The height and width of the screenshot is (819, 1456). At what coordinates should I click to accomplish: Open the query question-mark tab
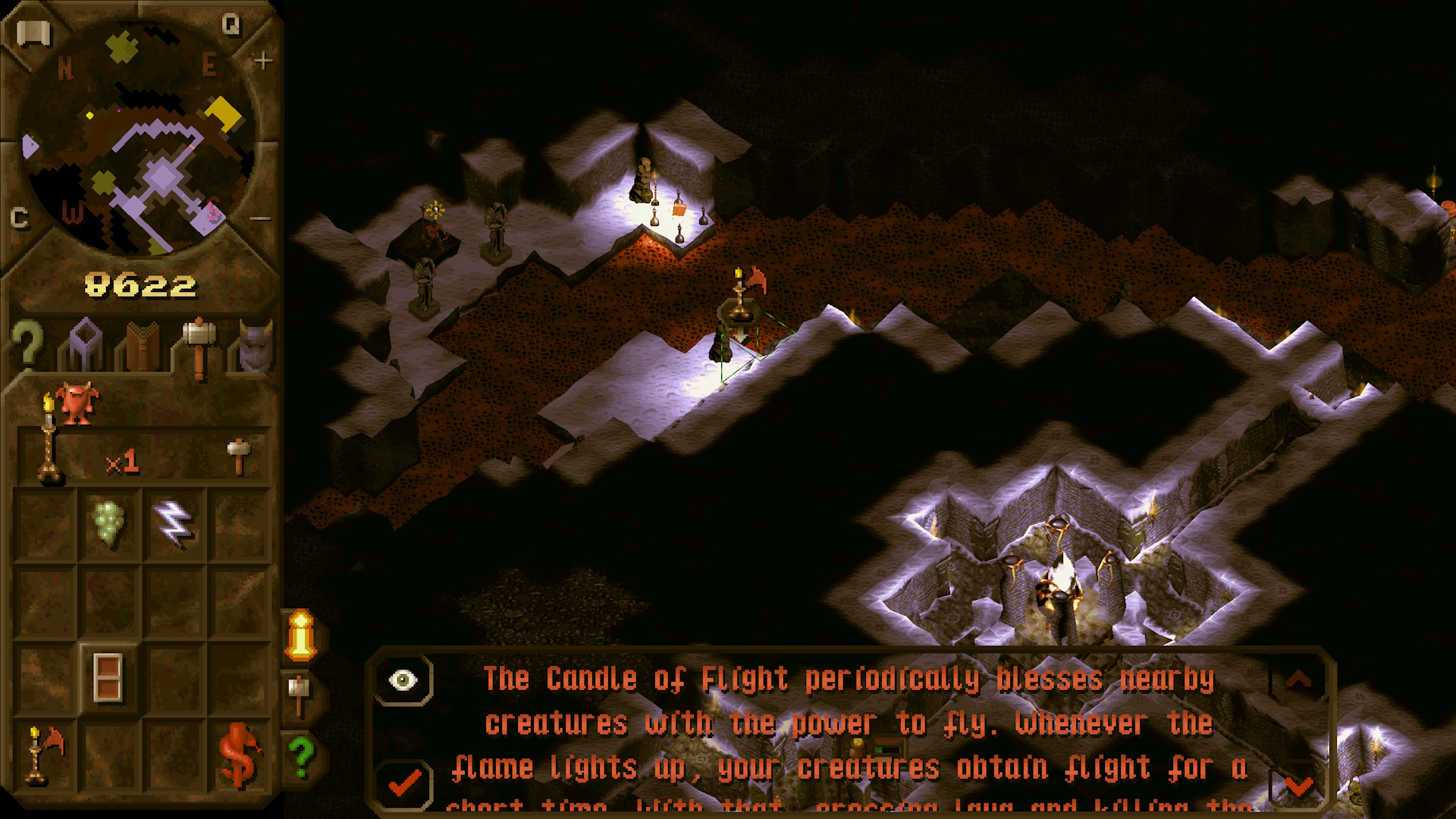click(27, 345)
